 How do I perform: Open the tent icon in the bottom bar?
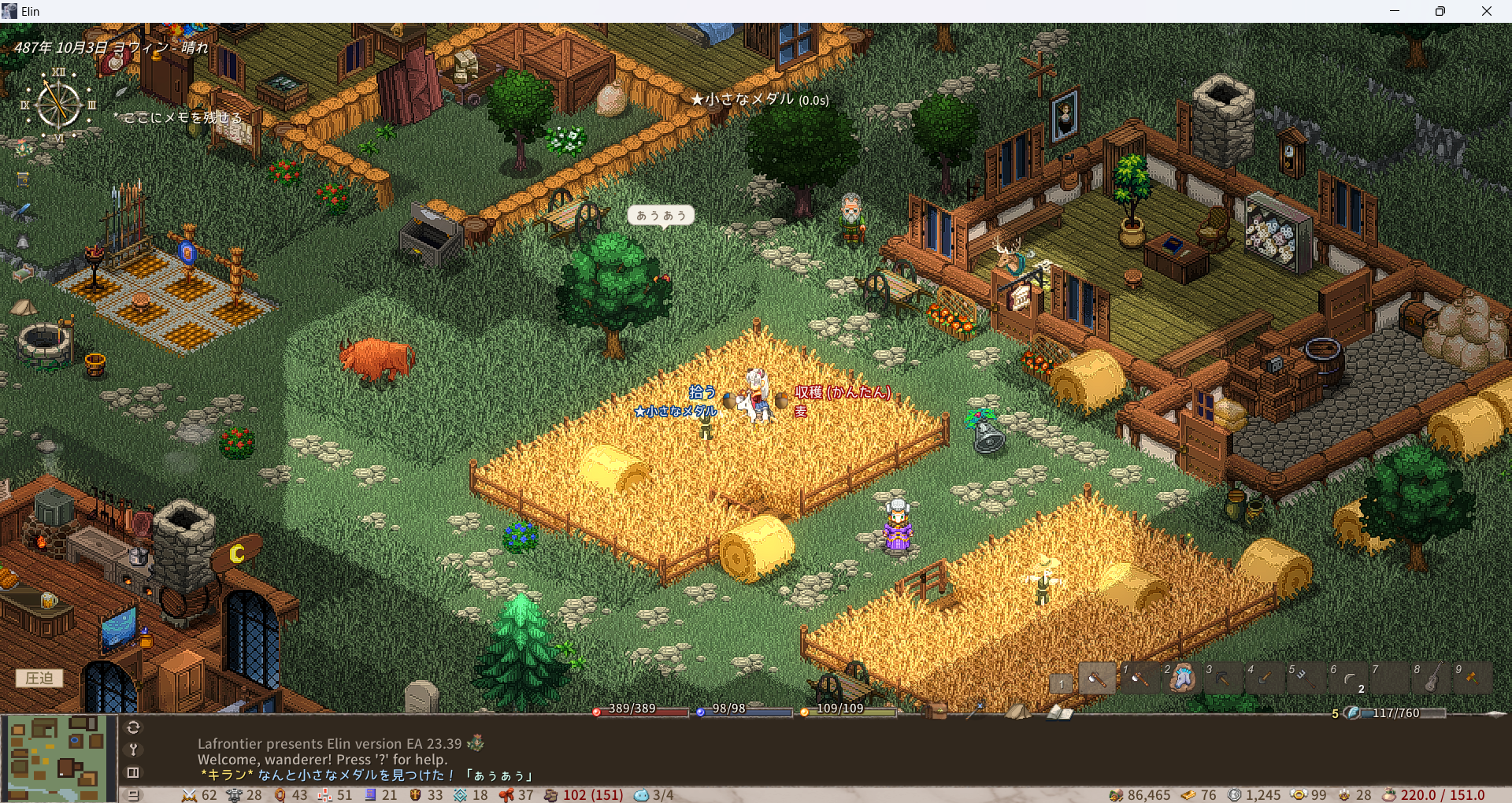(x=1017, y=711)
